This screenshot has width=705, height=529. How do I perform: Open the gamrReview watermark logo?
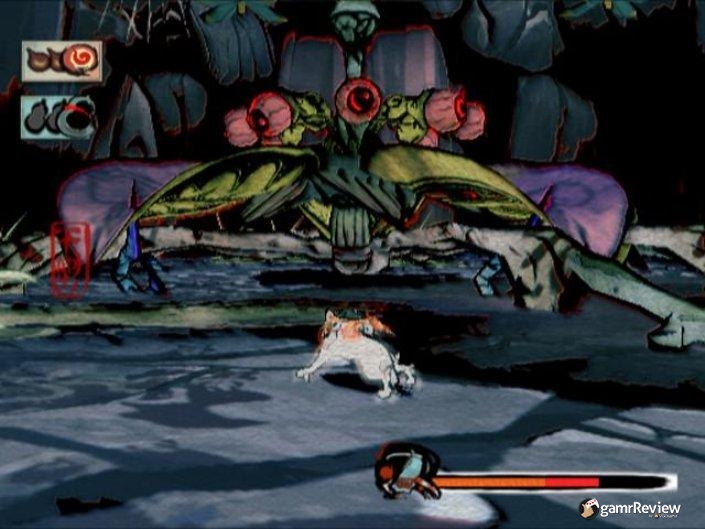[x=630, y=508]
